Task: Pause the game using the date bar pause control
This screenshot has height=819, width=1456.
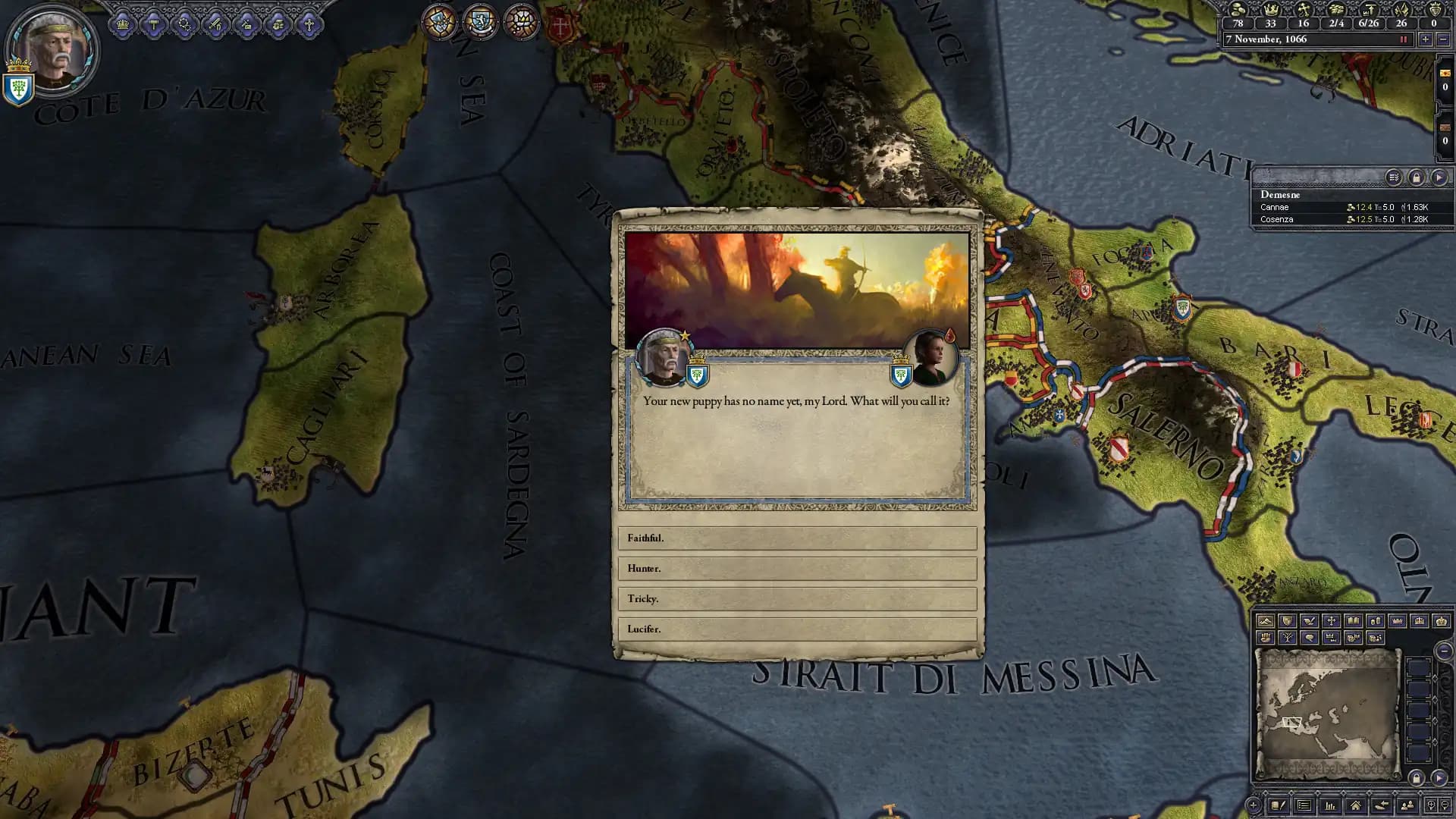Action: (x=1403, y=39)
